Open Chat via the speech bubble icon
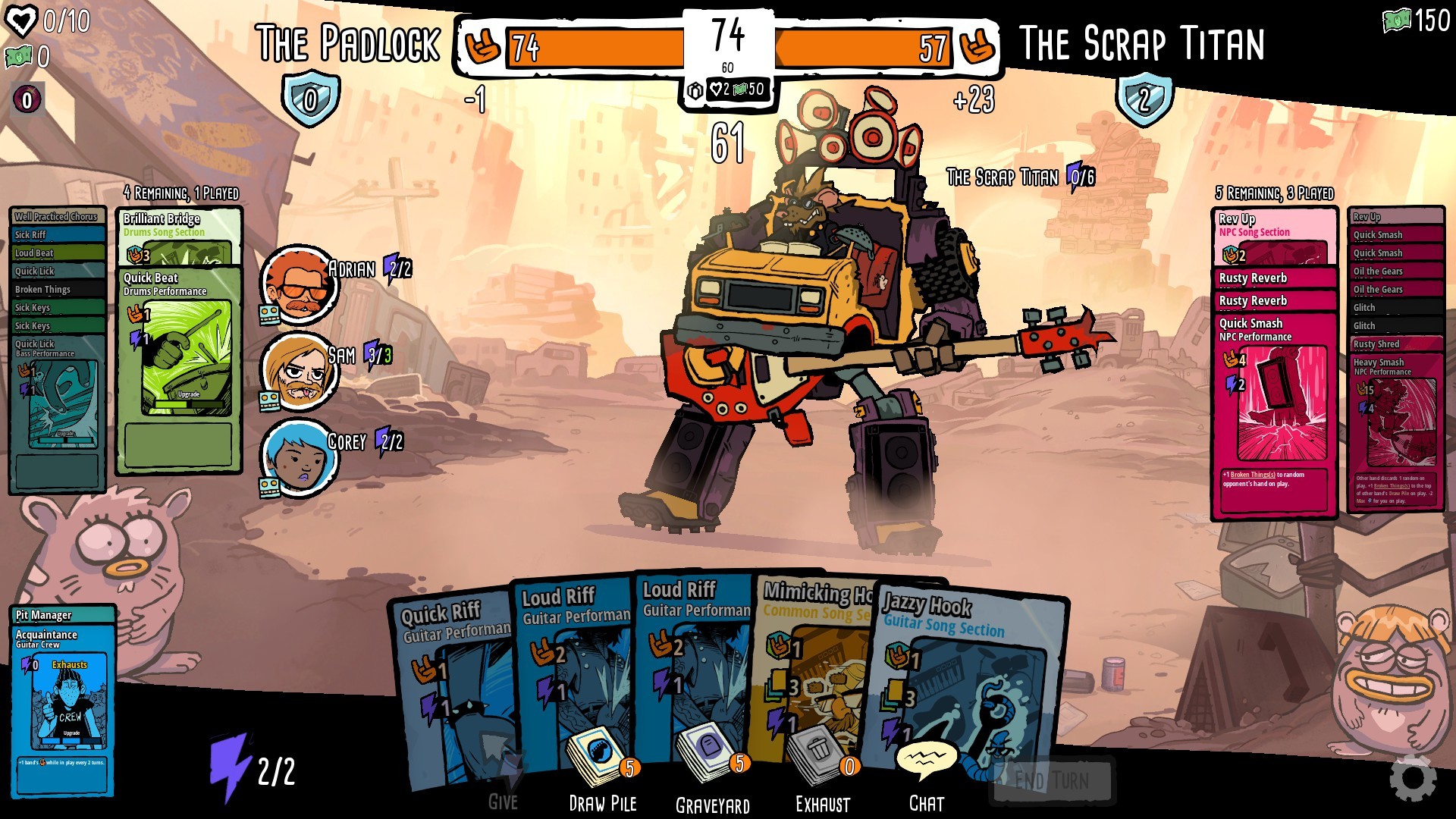 [x=929, y=758]
